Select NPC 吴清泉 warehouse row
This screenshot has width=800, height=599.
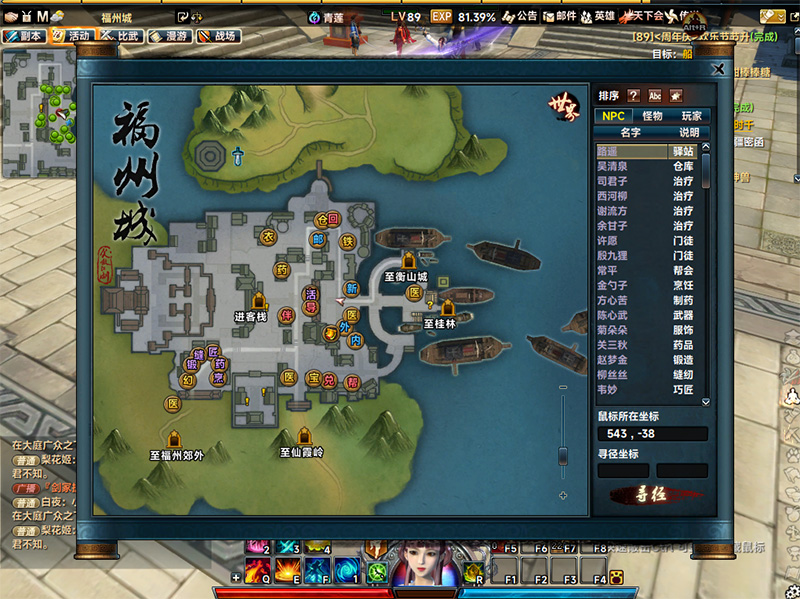(x=648, y=166)
